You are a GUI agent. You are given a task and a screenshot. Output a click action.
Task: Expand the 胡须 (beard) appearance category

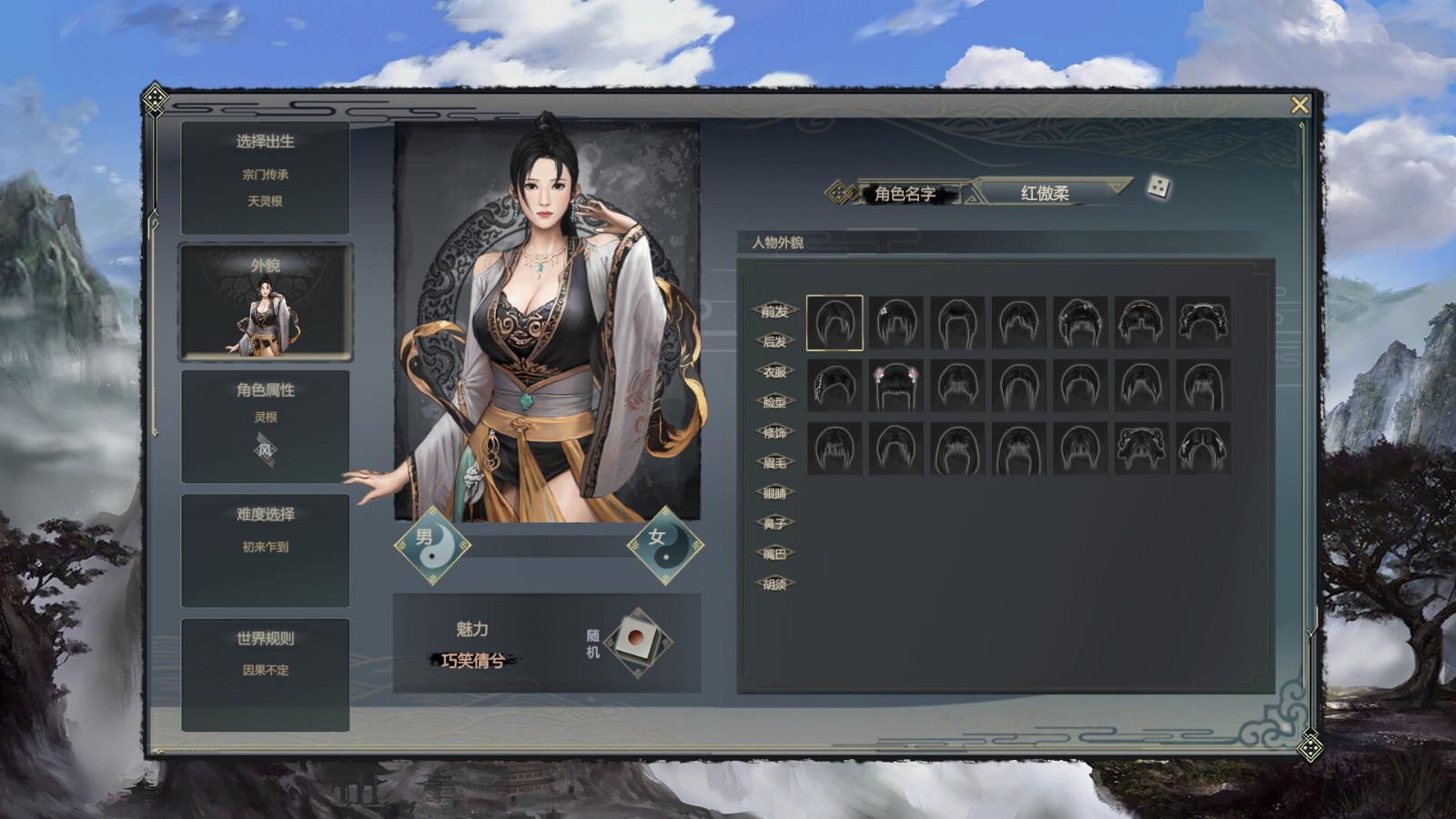[773, 583]
